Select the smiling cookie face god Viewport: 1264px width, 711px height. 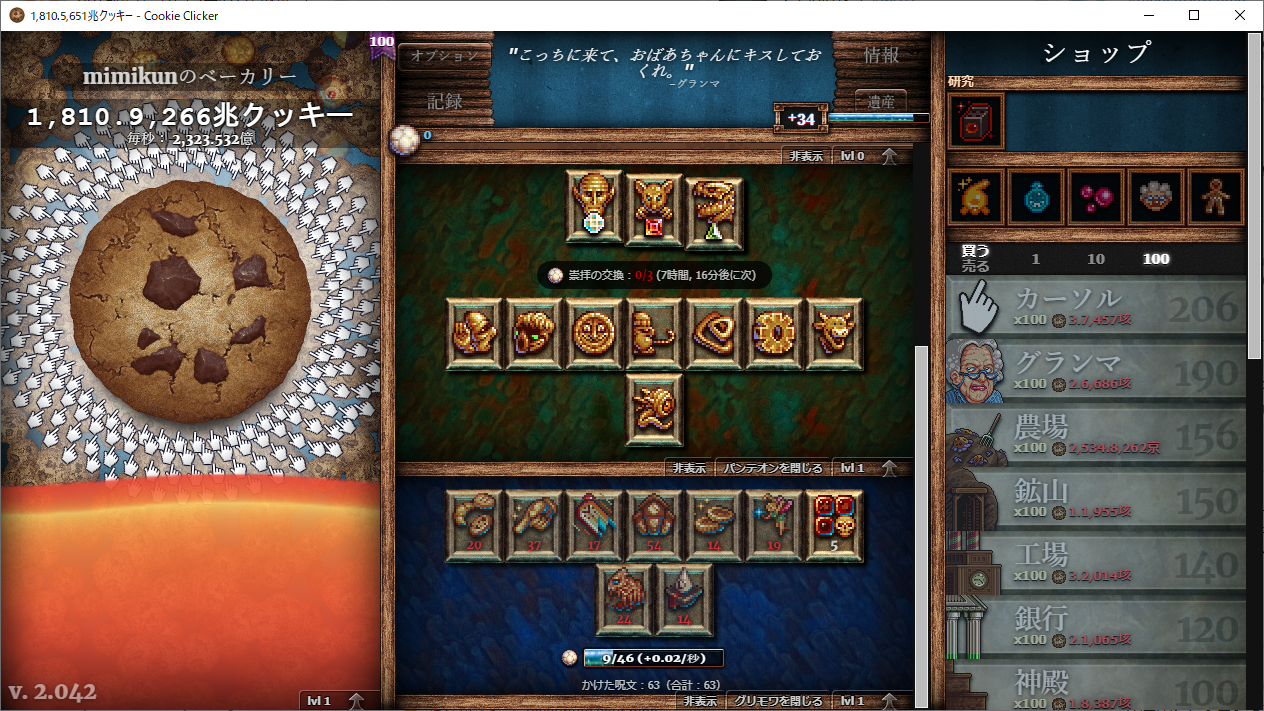click(x=594, y=333)
